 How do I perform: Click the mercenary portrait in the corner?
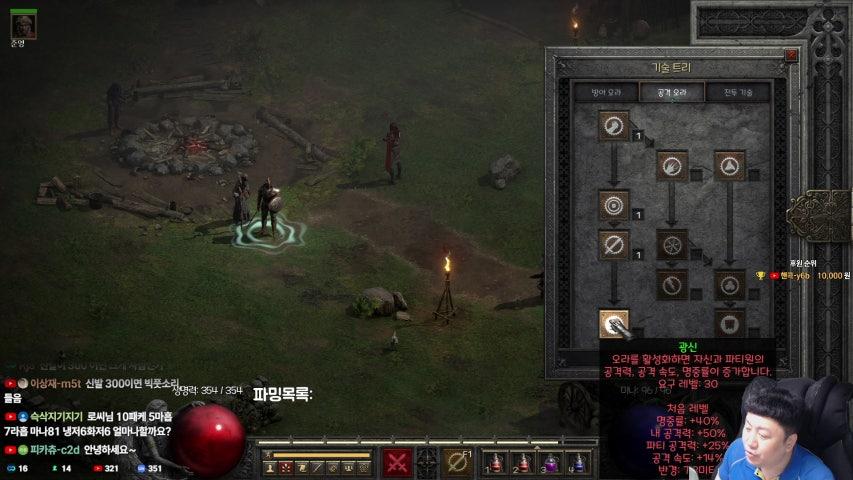(23, 23)
